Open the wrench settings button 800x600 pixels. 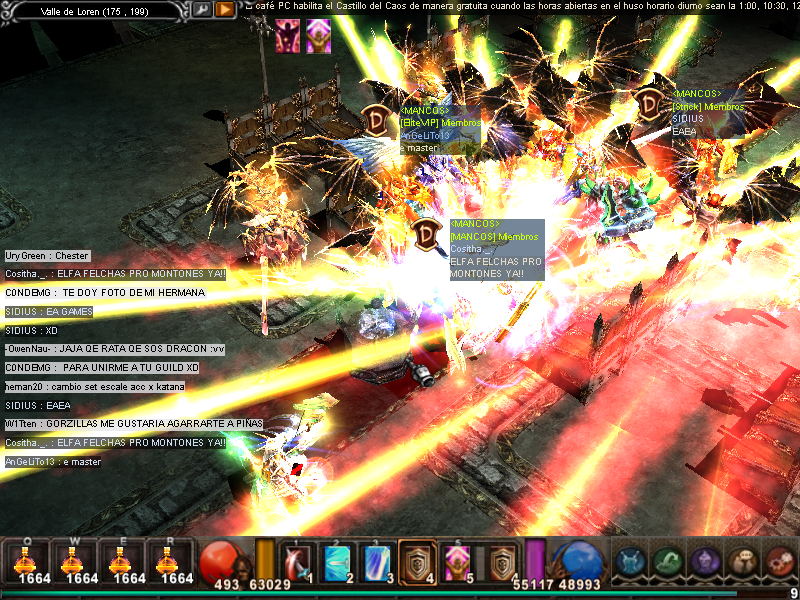tap(201, 9)
